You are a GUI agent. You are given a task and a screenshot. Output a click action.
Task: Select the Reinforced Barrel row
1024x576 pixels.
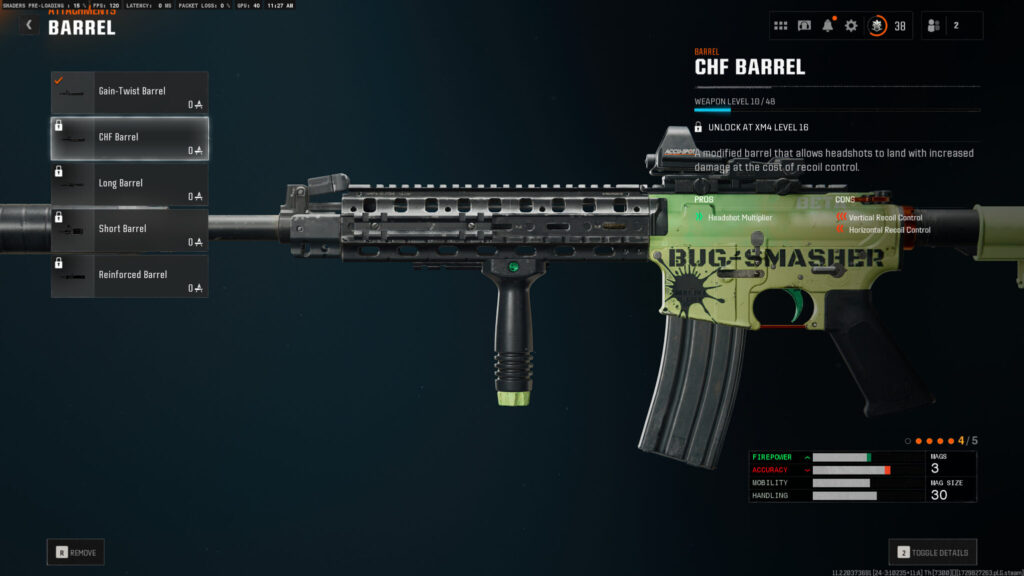[130, 276]
